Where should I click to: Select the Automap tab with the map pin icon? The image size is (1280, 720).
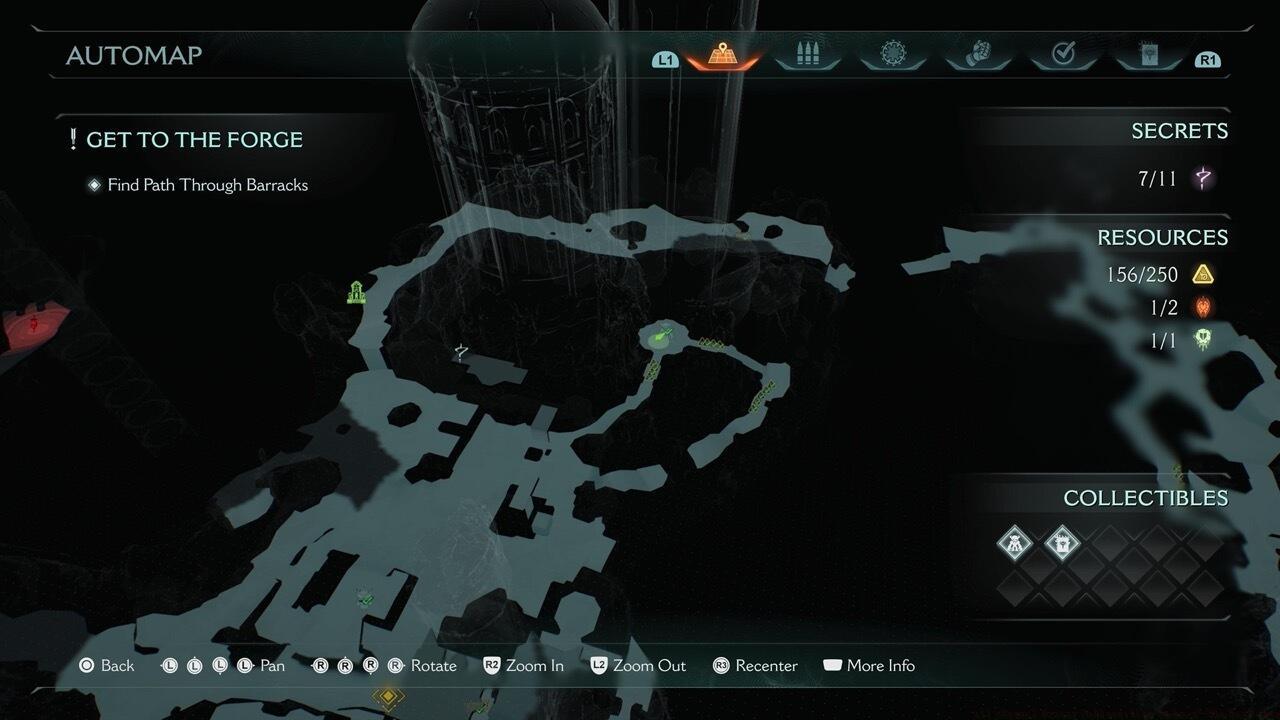point(722,55)
